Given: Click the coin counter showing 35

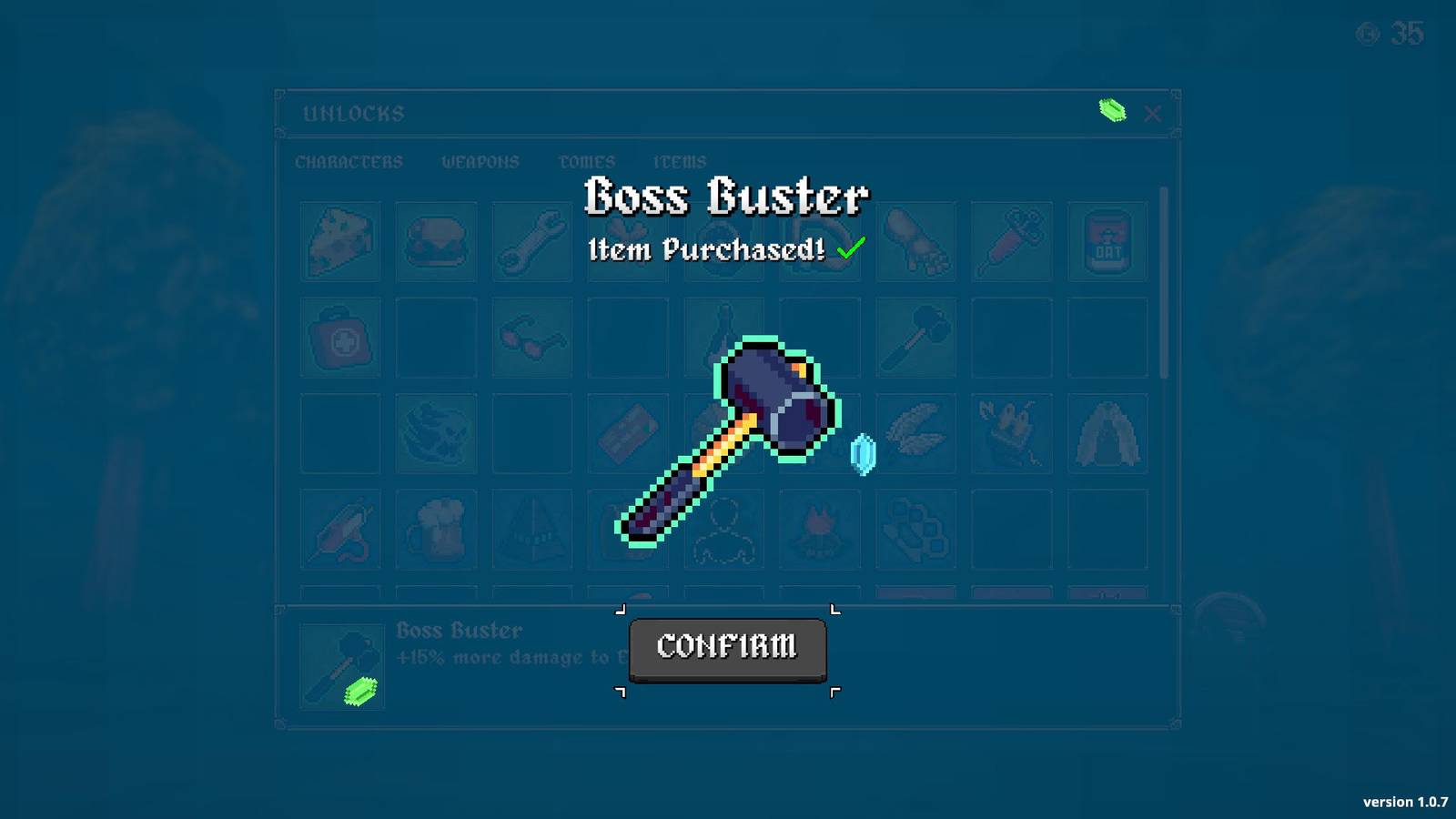Looking at the screenshot, I should tap(1392, 33).
